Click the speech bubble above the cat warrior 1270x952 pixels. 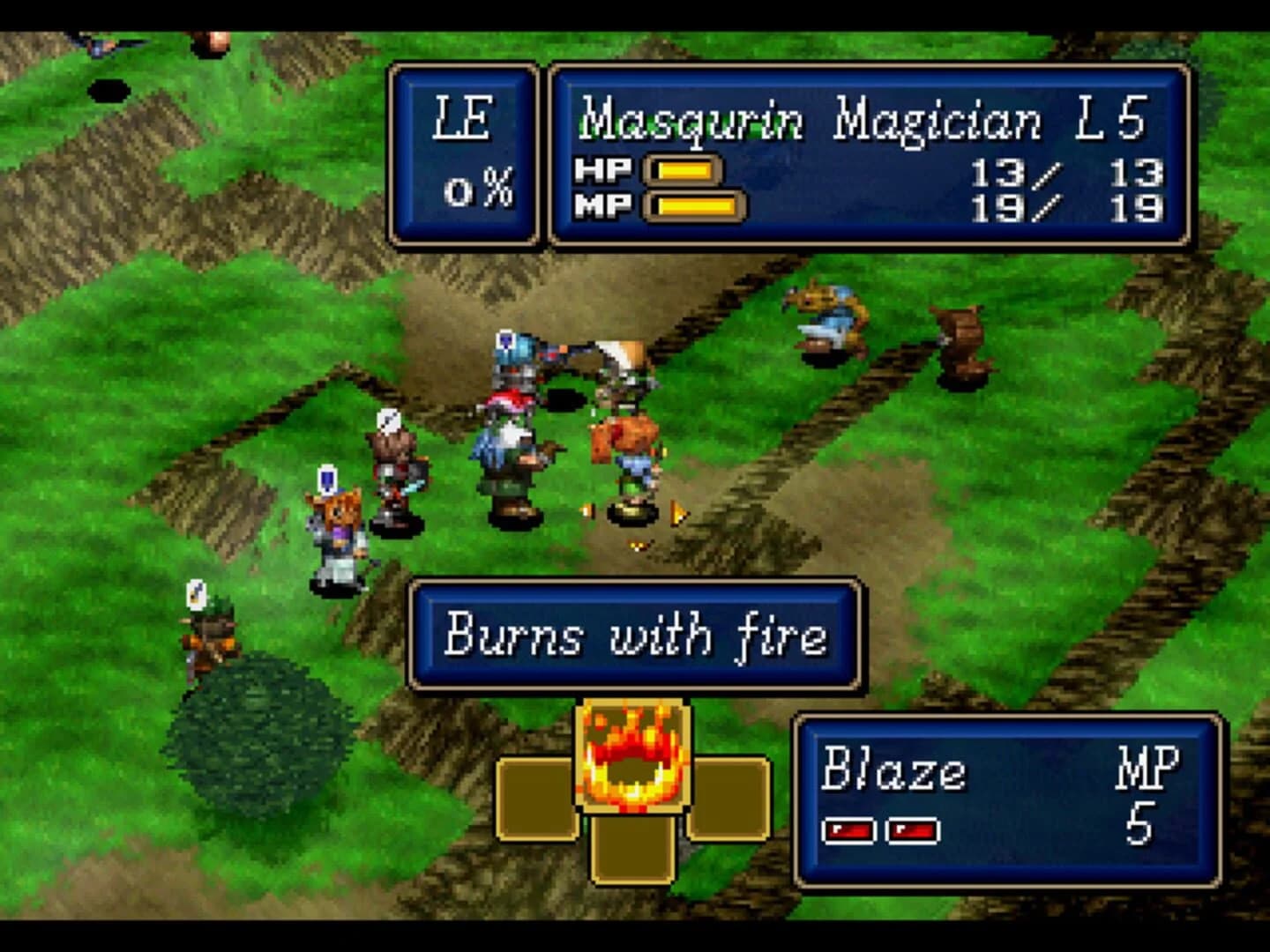tap(328, 479)
